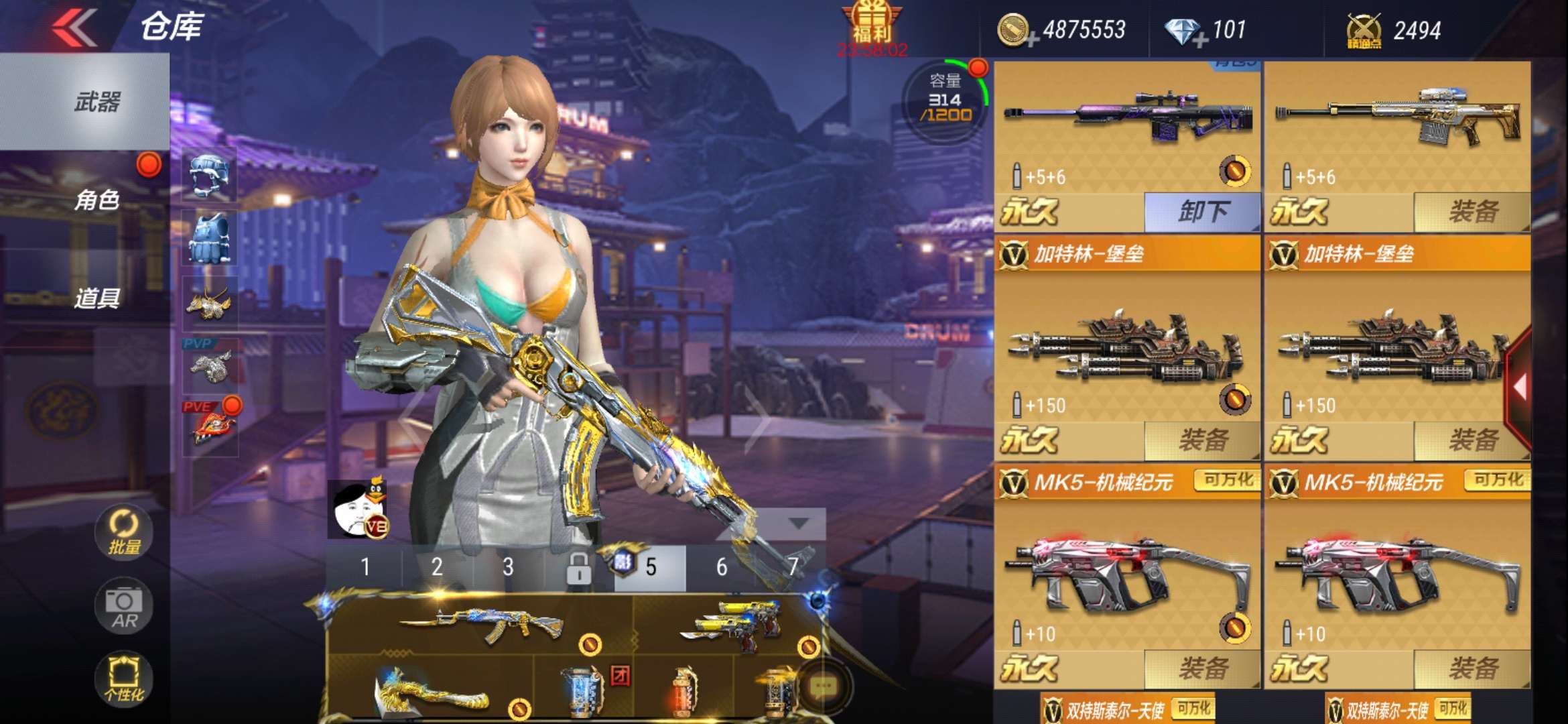This screenshot has width=1568, height=724.
Task: Add diamonds using the plus icon
Action: [x=1200, y=42]
